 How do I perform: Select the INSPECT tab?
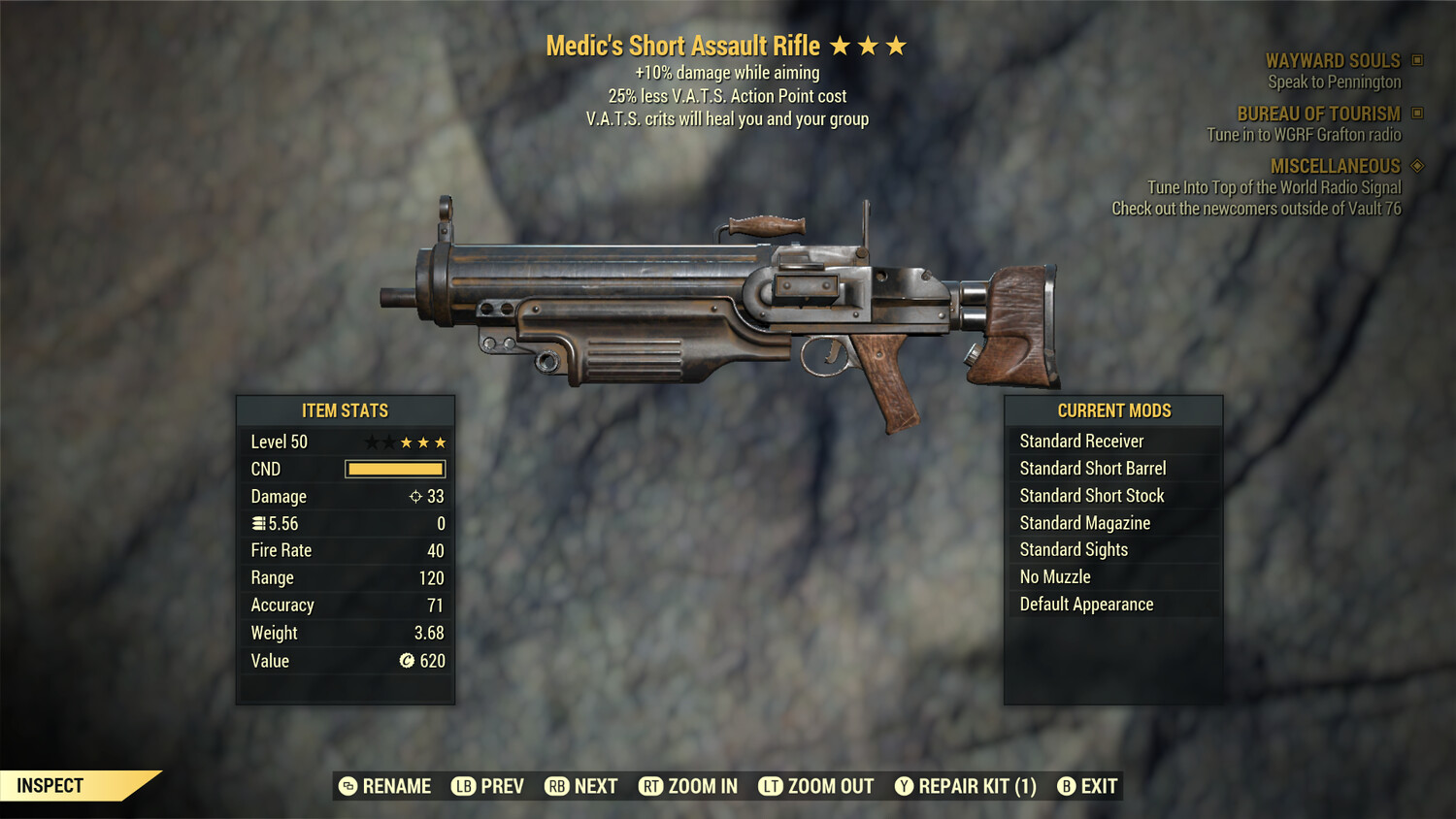coord(50,785)
